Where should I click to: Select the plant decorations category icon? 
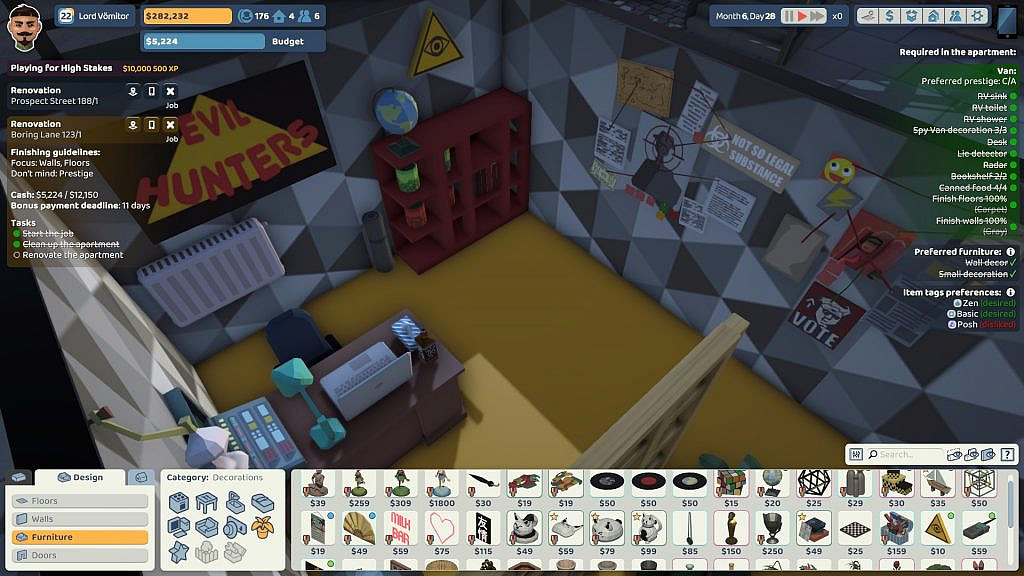pos(263,526)
